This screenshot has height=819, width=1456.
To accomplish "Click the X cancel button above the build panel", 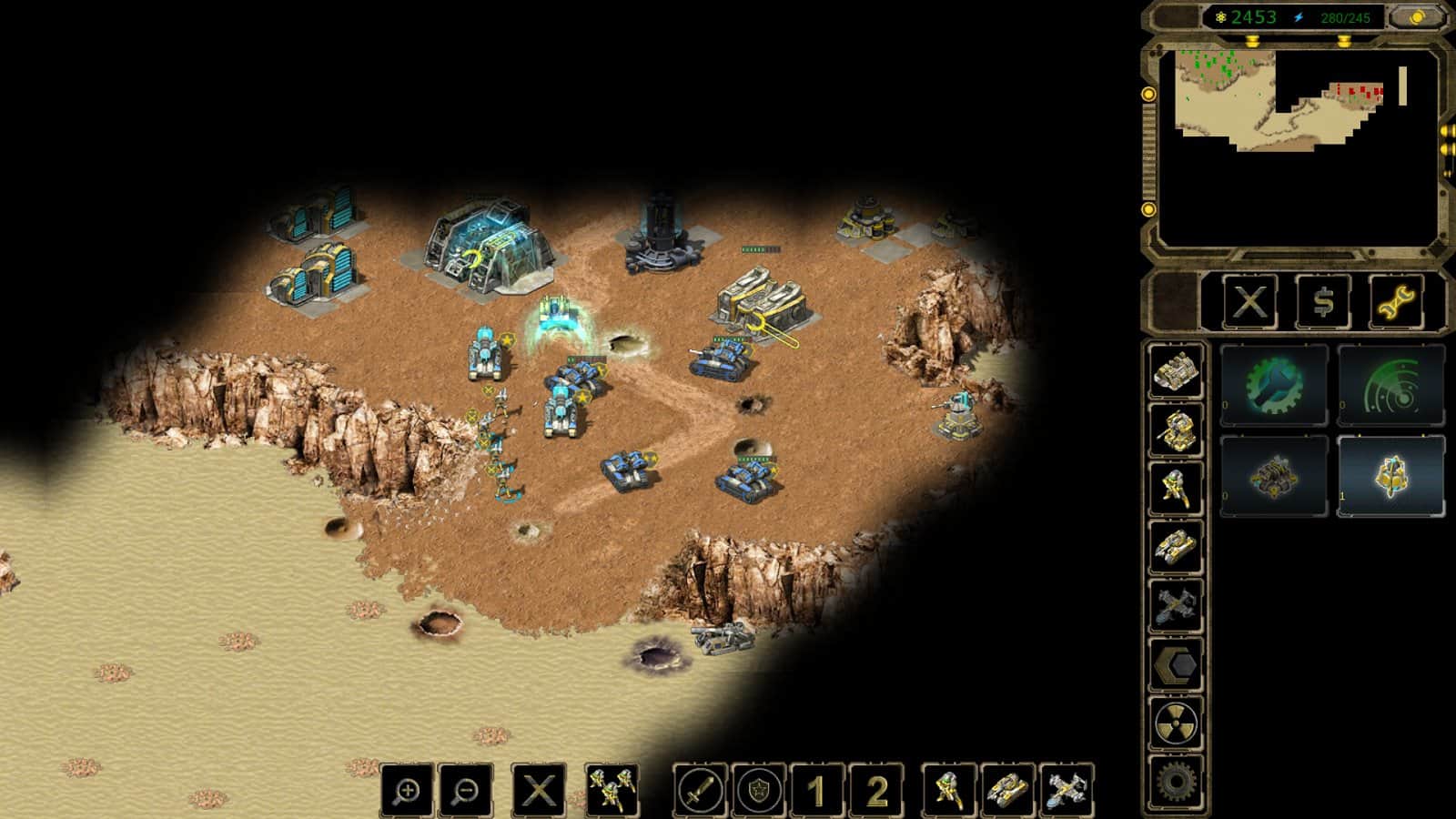I will pos(1250,301).
